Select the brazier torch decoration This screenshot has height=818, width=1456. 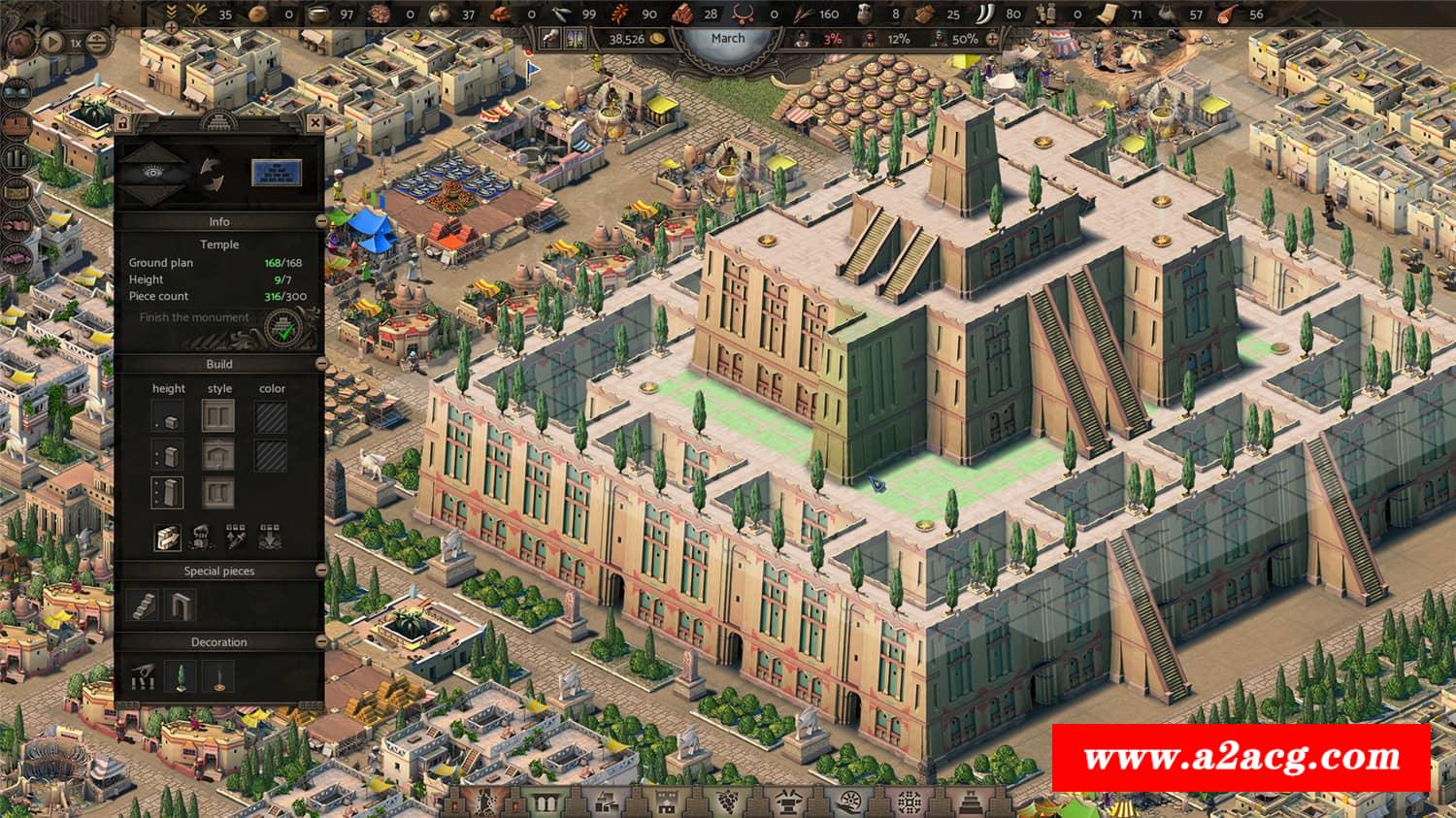pyautogui.click(x=215, y=676)
